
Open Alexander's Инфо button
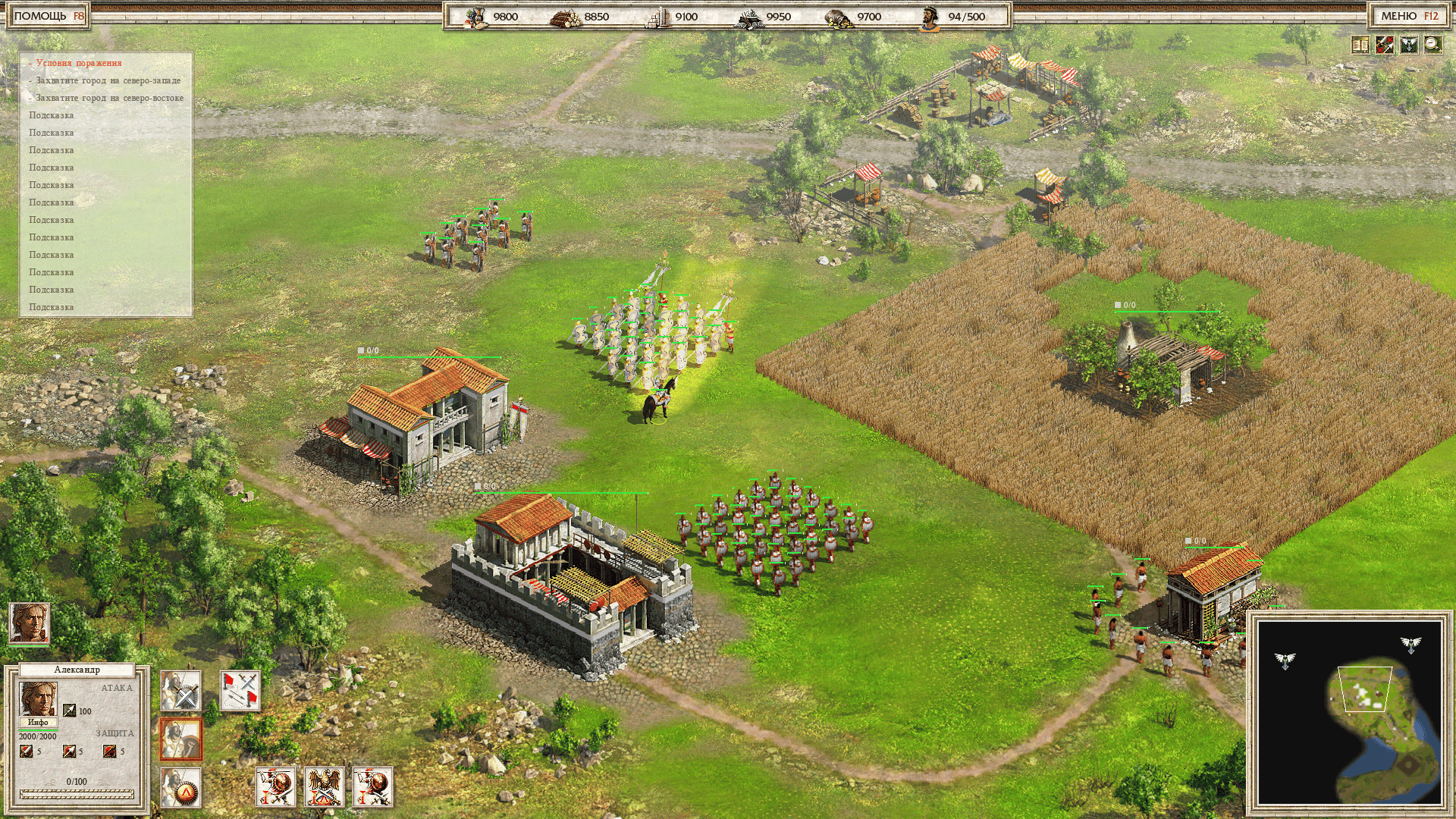[x=38, y=723]
